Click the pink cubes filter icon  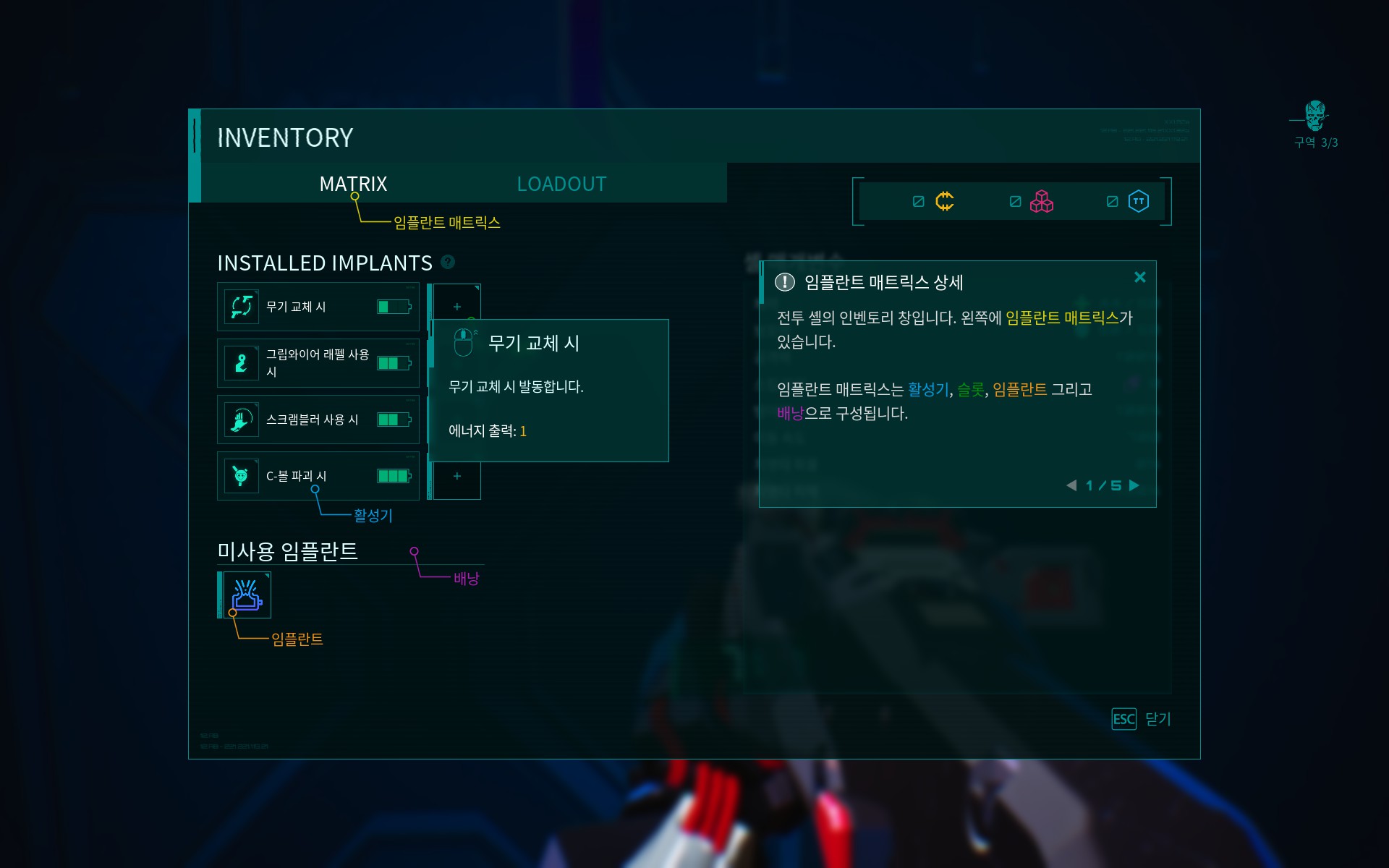(x=1042, y=202)
